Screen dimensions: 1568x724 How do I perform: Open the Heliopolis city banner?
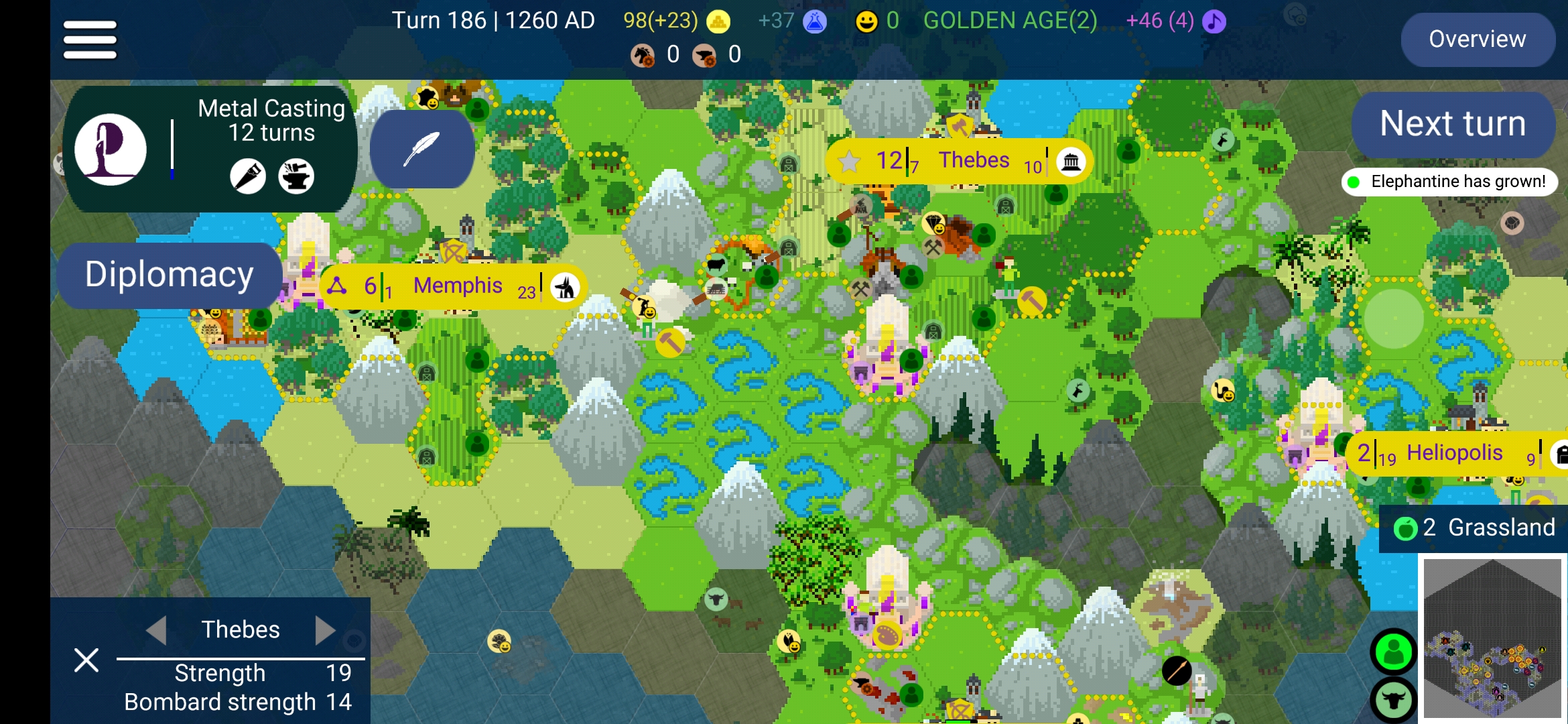(1454, 454)
